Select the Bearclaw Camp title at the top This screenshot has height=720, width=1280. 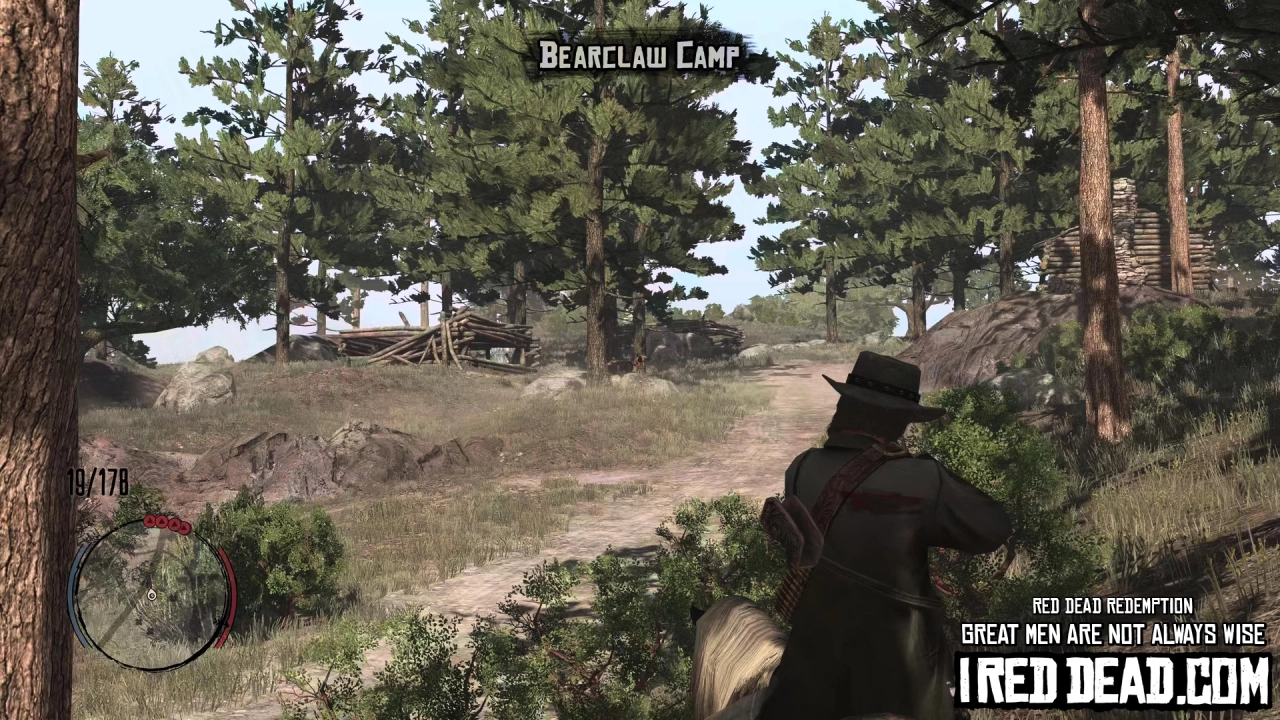640,56
